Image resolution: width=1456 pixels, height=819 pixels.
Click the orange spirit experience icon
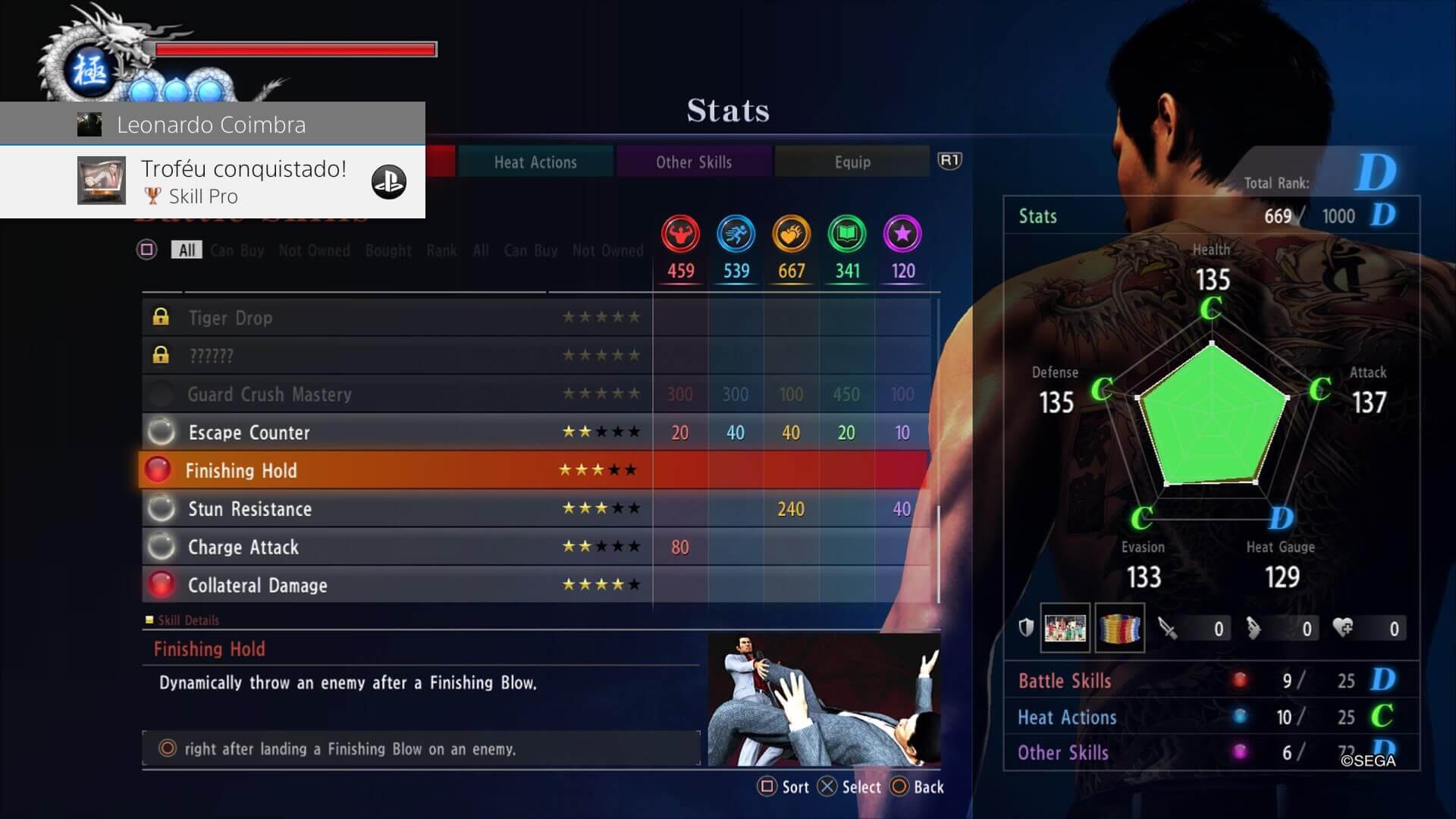point(791,234)
